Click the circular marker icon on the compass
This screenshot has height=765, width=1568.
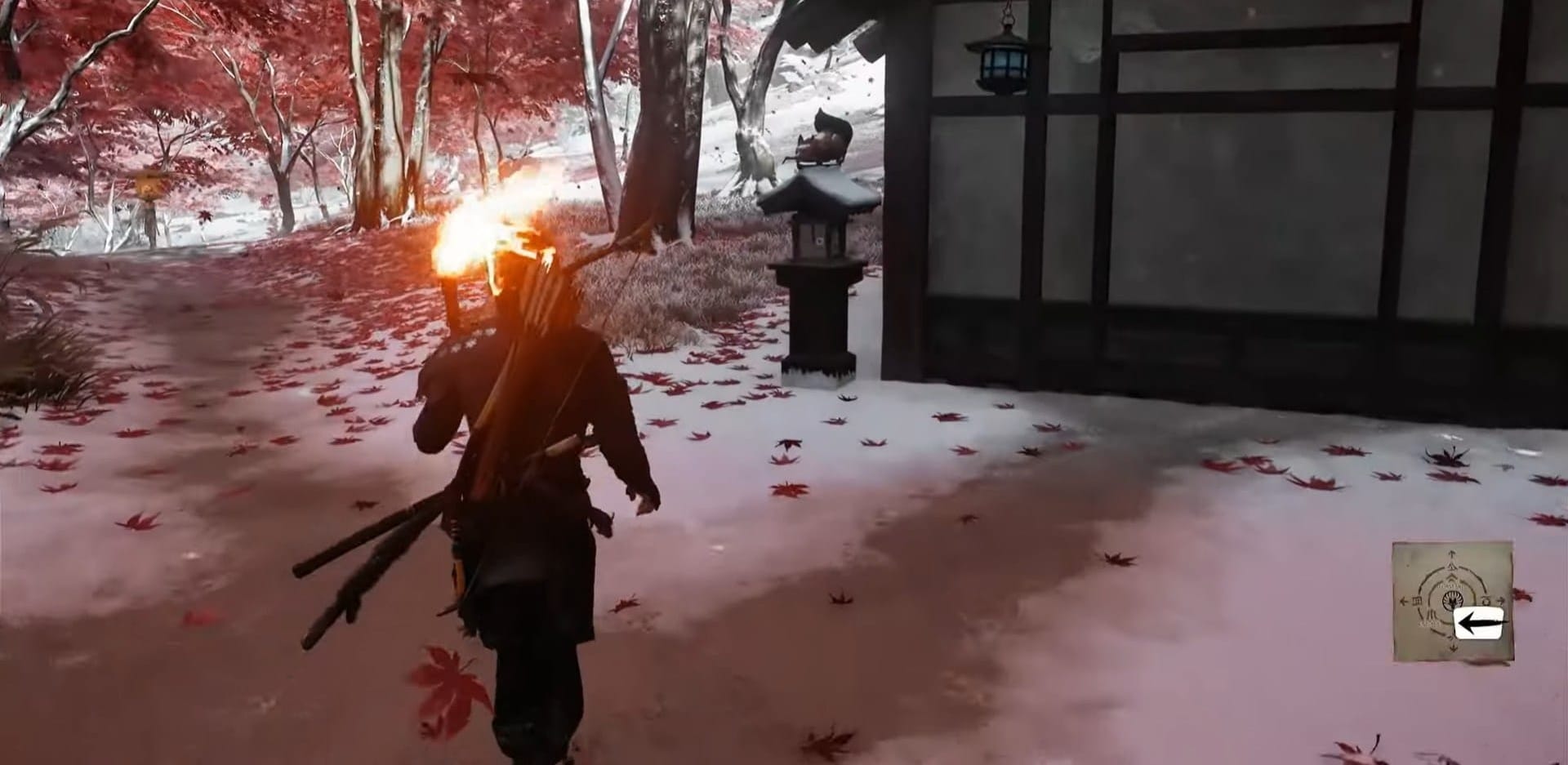[1485, 600]
